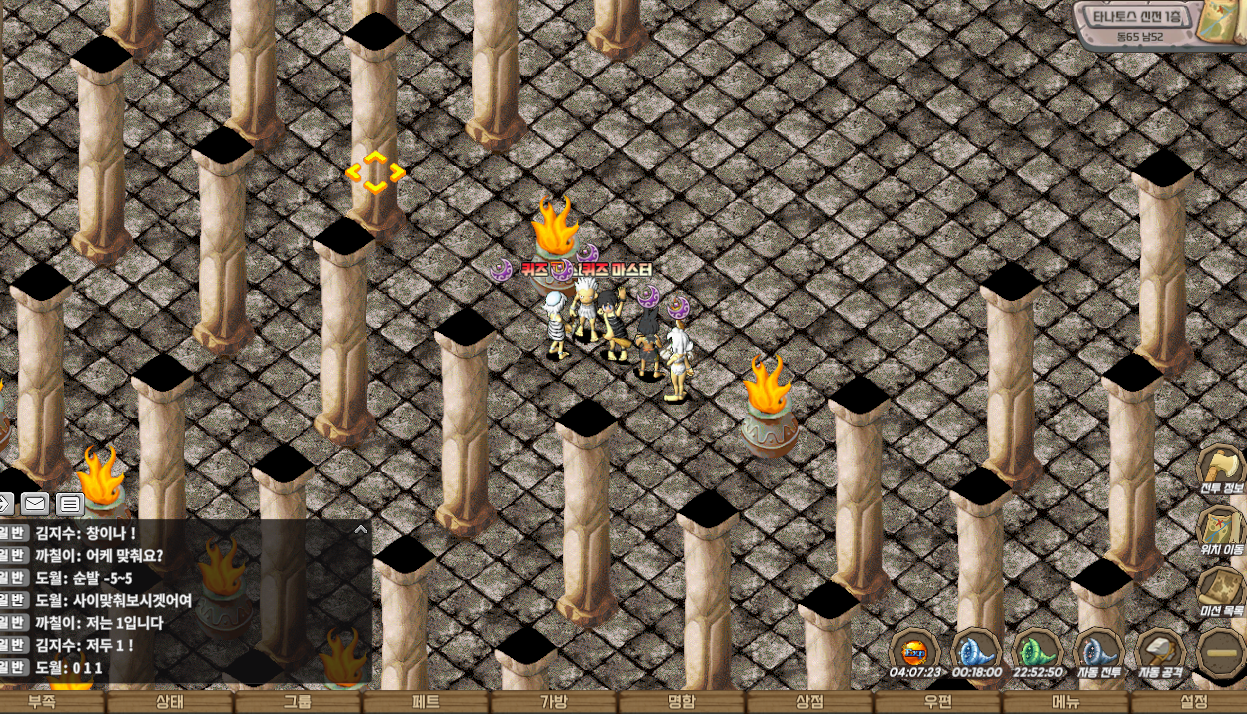The image size is (1247, 714).
Task: Open 전투 정보 battle info axe icon
Action: click(1221, 470)
